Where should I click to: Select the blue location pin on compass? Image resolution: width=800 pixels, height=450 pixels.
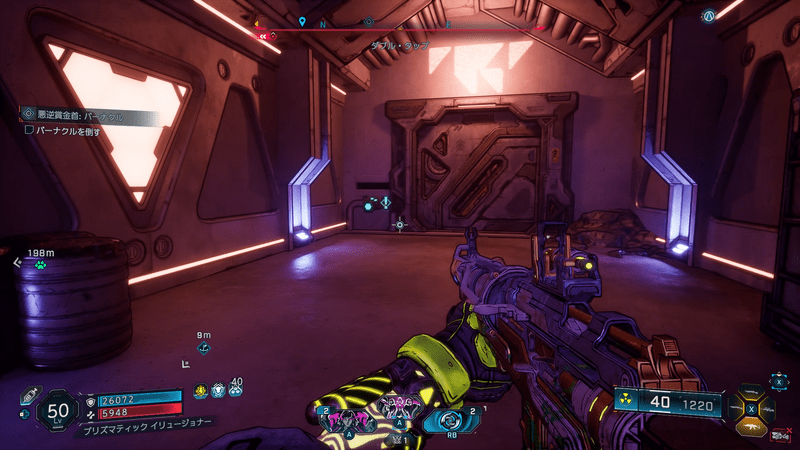[302, 21]
